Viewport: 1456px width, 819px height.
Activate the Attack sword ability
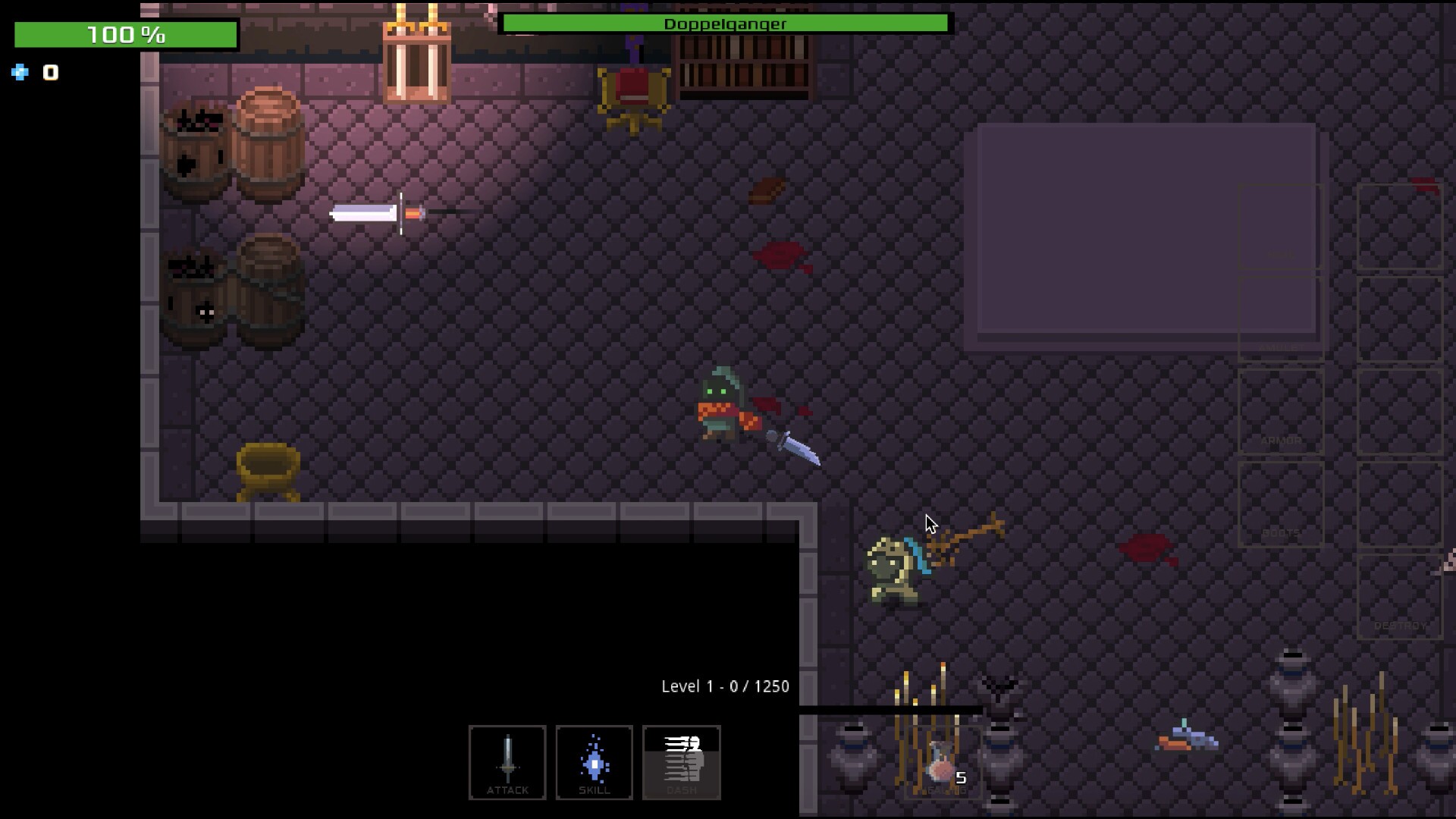[x=507, y=761]
